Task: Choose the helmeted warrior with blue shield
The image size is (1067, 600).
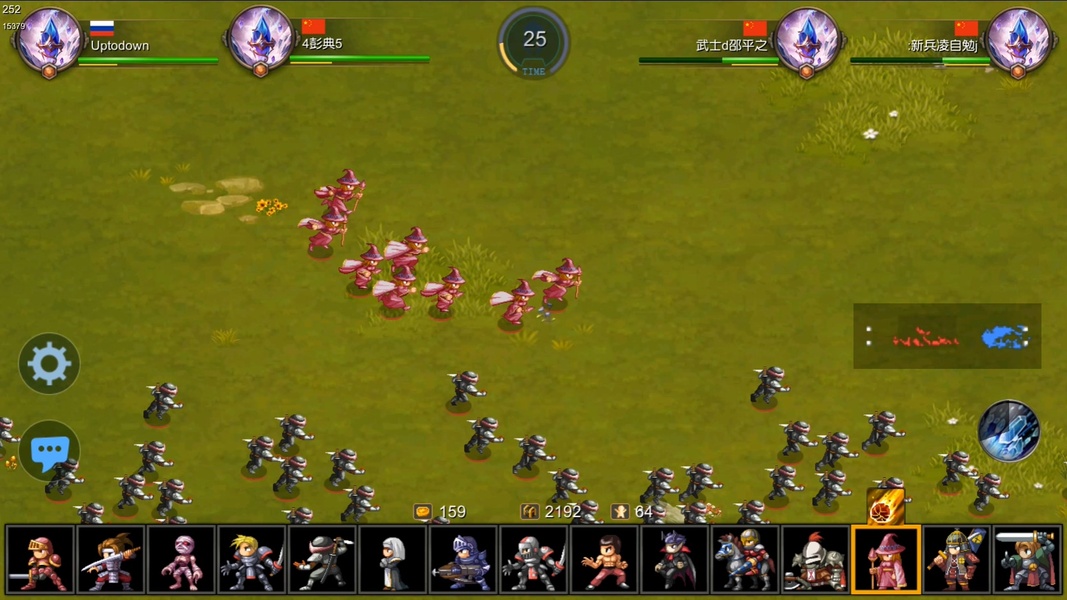Action: [956, 560]
